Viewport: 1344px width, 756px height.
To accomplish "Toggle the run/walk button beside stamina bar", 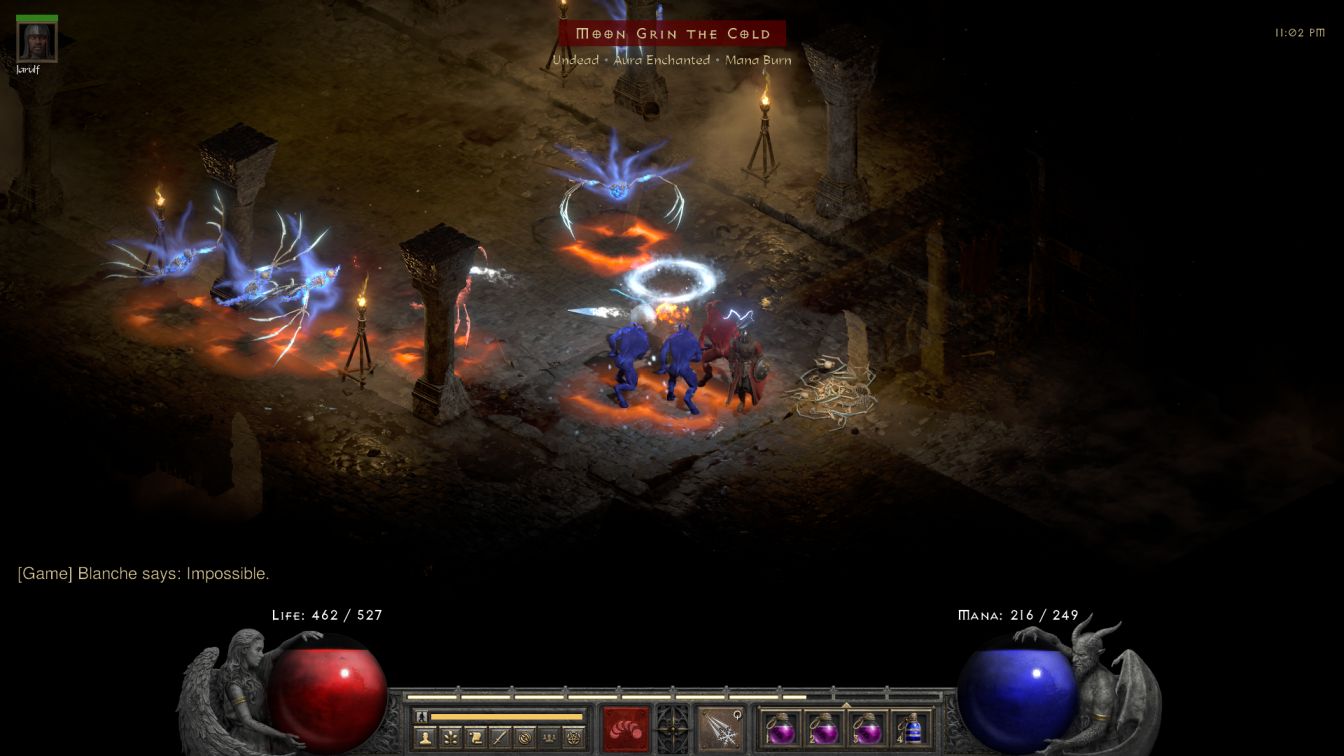I will [422, 716].
